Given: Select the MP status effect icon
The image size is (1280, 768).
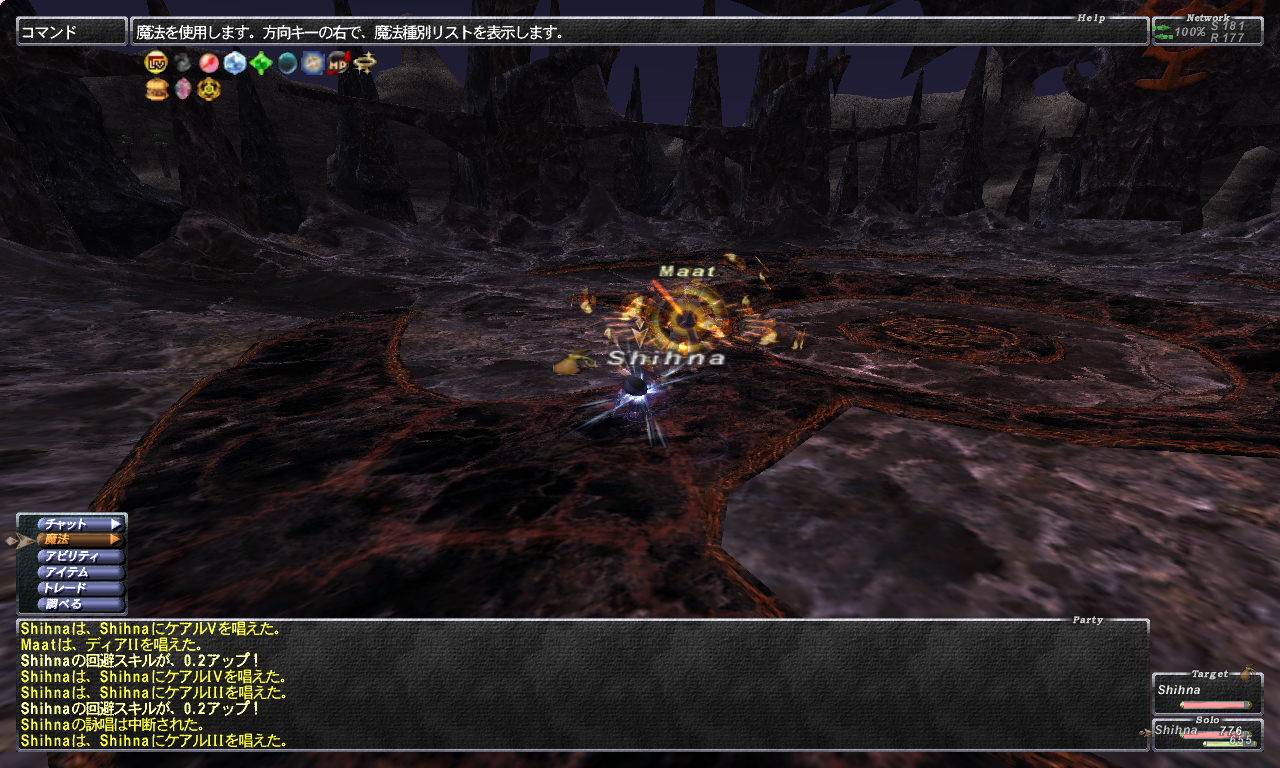Looking at the screenshot, I should click(x=339, y=63).
